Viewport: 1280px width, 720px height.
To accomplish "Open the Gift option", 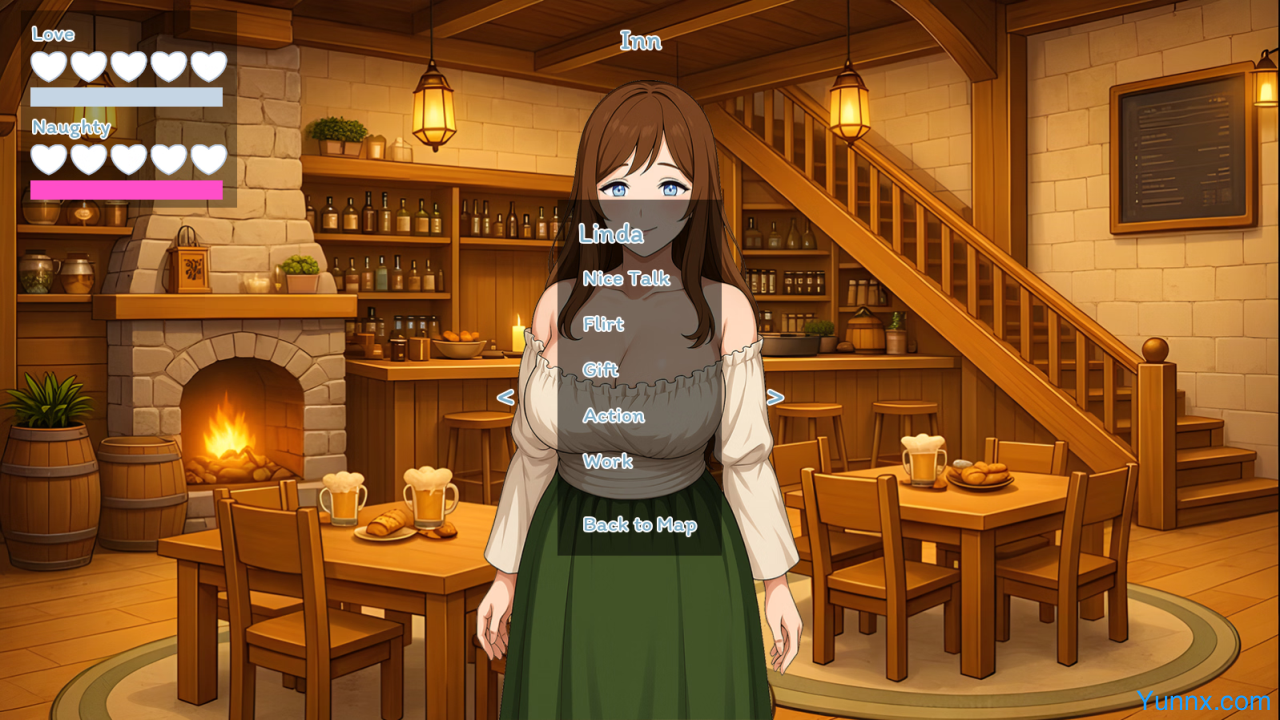I will (x=600, y=370).
